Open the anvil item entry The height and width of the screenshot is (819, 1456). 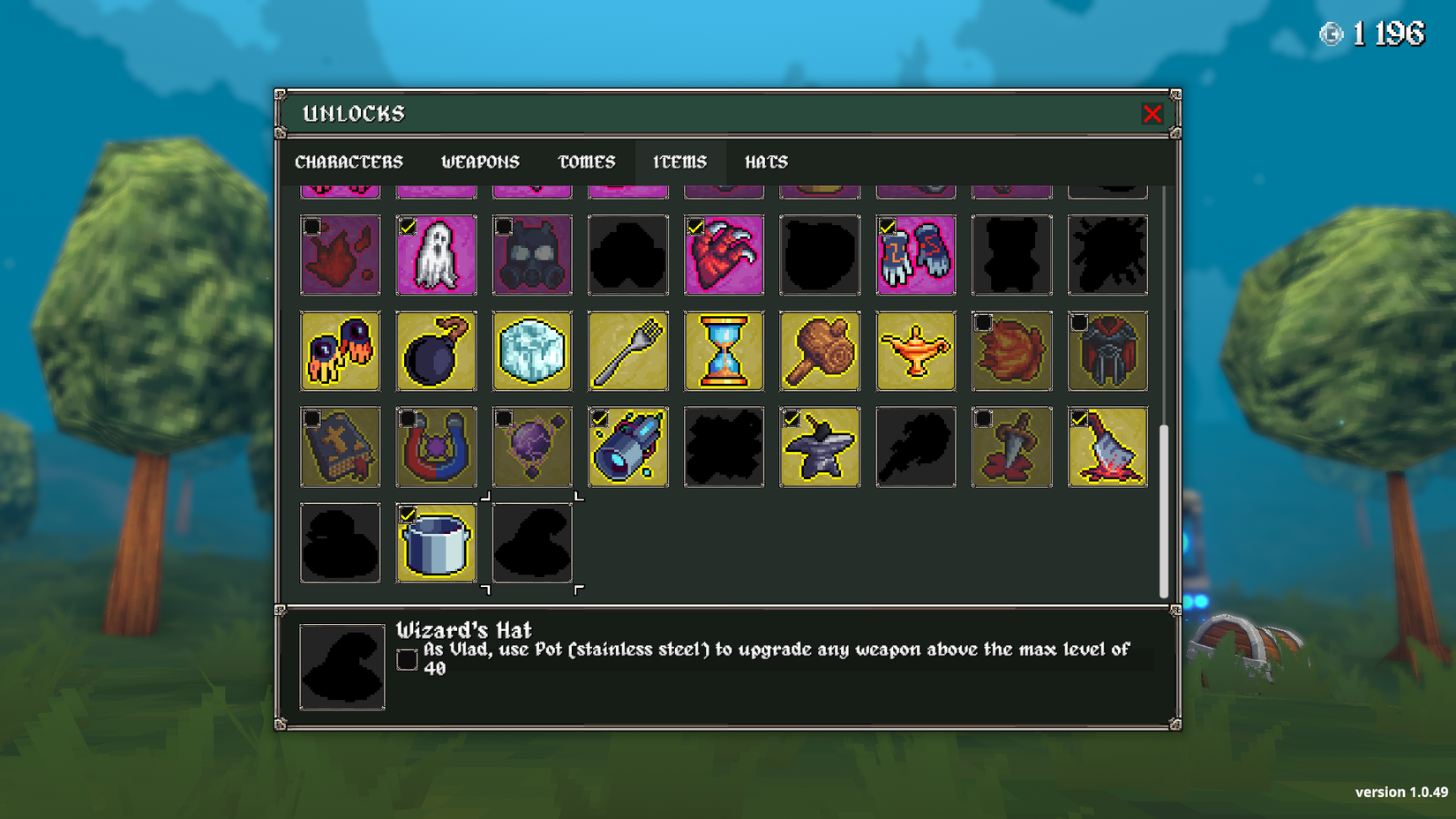pyautogui.click(x=819, y=447)
